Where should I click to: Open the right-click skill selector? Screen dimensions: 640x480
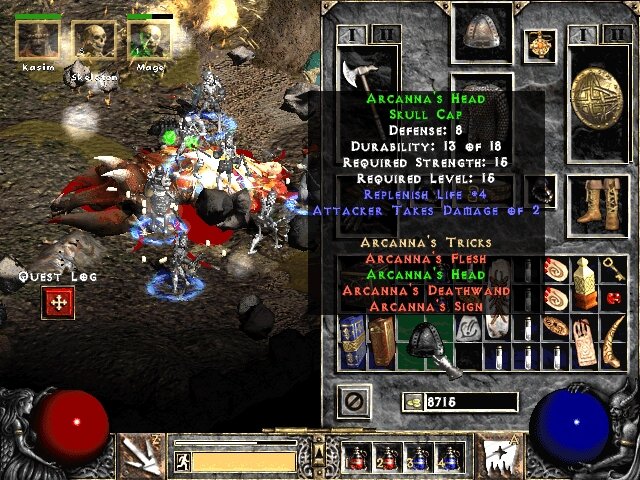pyautogui.click(x=499, y=456)
